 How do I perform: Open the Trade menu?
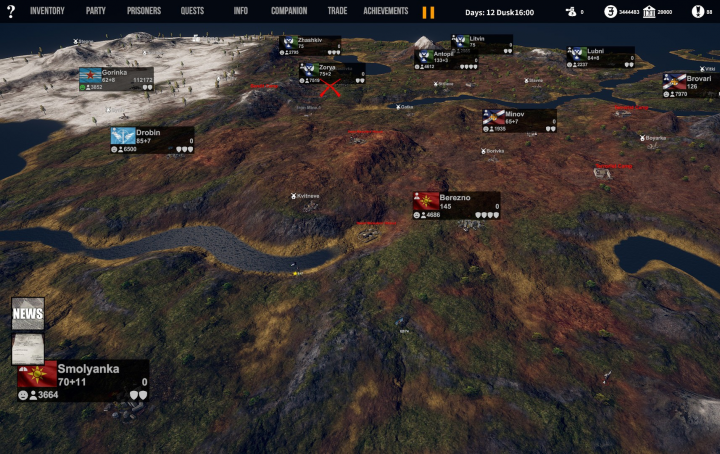[337, 11]
